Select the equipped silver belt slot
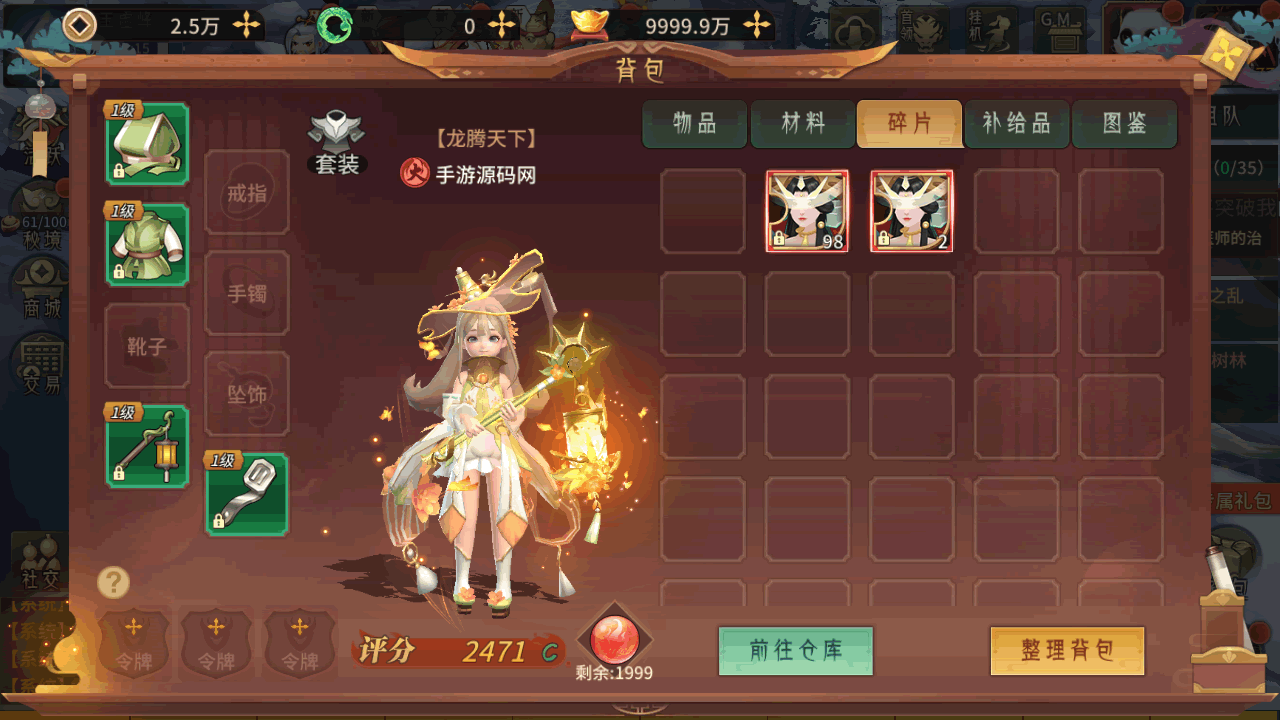Viewport: 1280px width, 720px height. [x=247, y=494]
